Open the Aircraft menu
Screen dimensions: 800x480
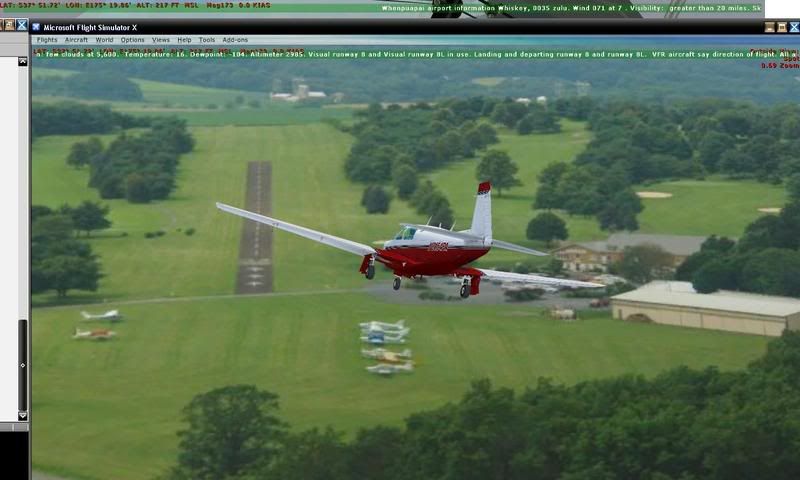(76, 40)
